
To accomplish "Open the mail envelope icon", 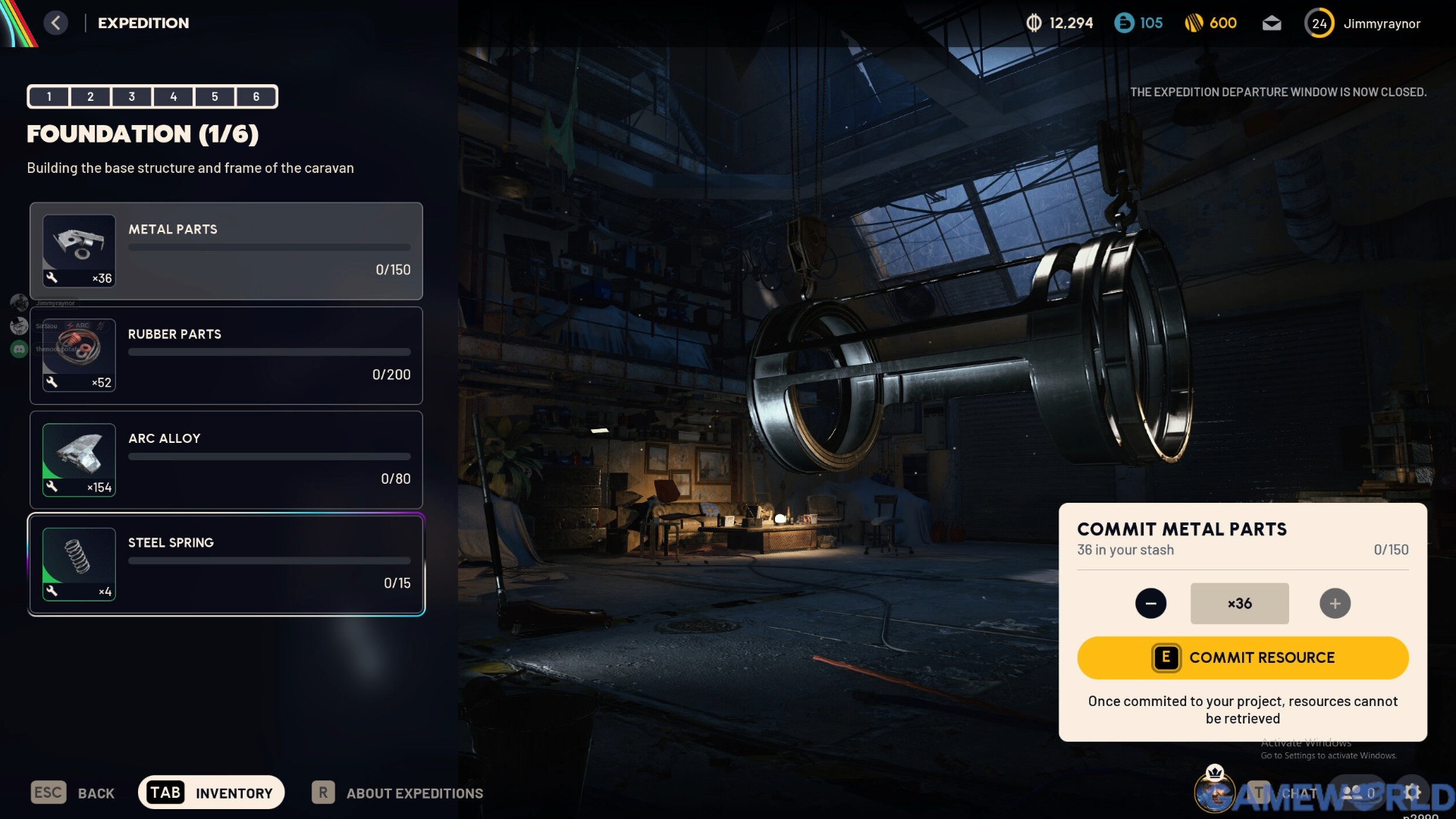I will [x=1272, y=24].
